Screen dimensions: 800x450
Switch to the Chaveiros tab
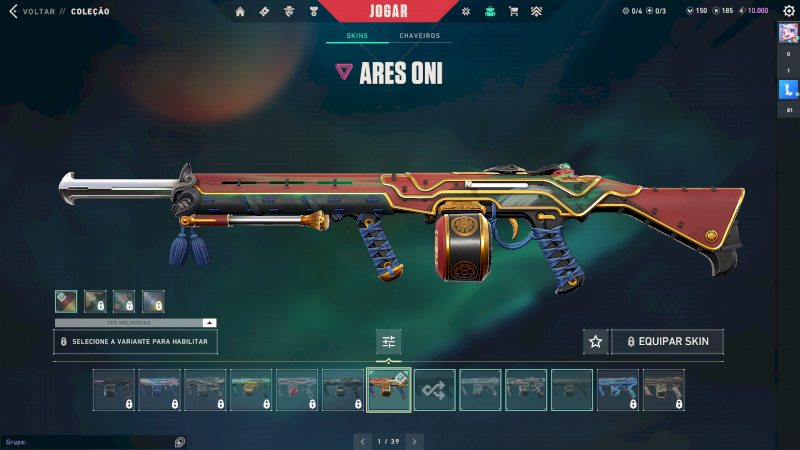point(419,36)
